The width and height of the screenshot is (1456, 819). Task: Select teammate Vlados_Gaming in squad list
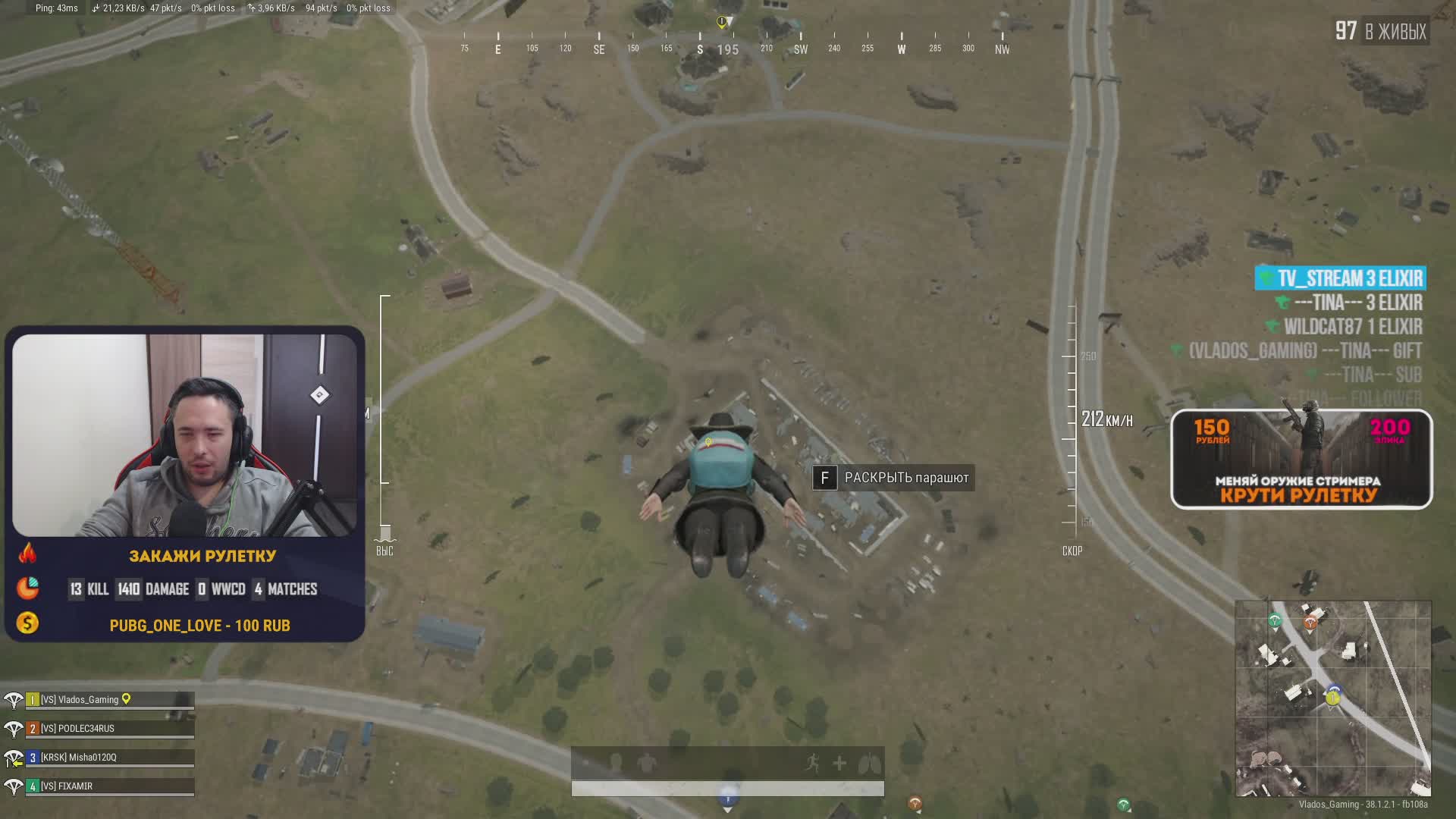pos(88,700)
